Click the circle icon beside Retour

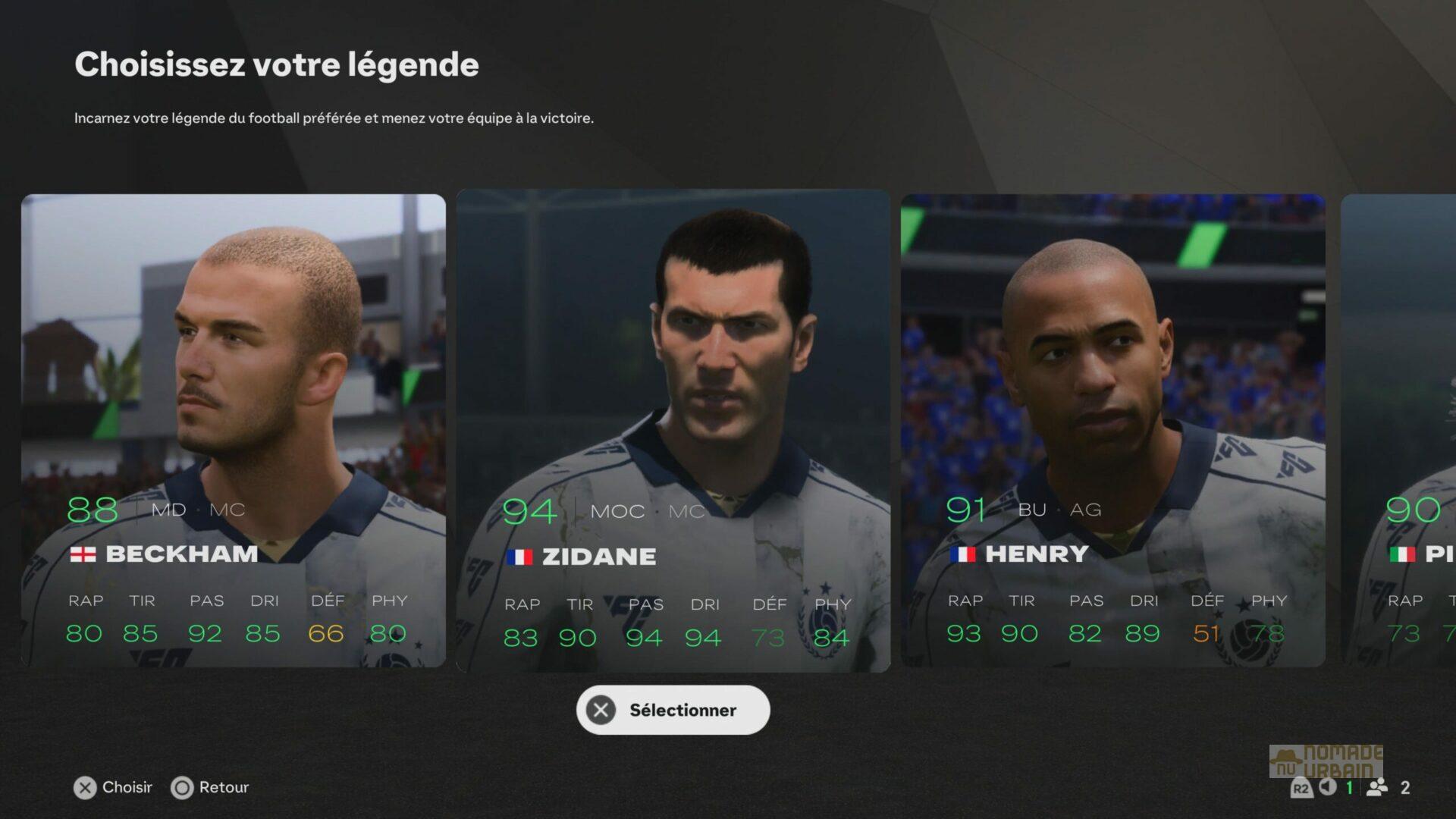click(x=183, y=788)
